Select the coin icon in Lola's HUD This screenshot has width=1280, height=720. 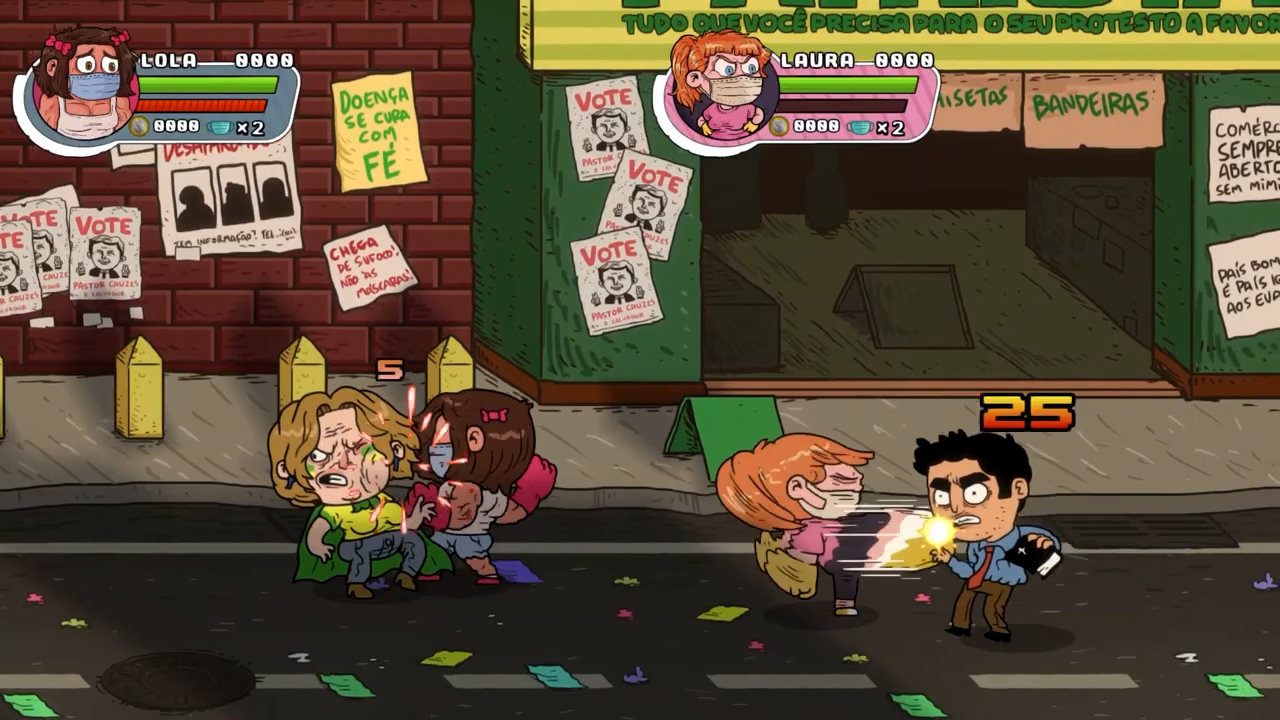tap(138, 126)
